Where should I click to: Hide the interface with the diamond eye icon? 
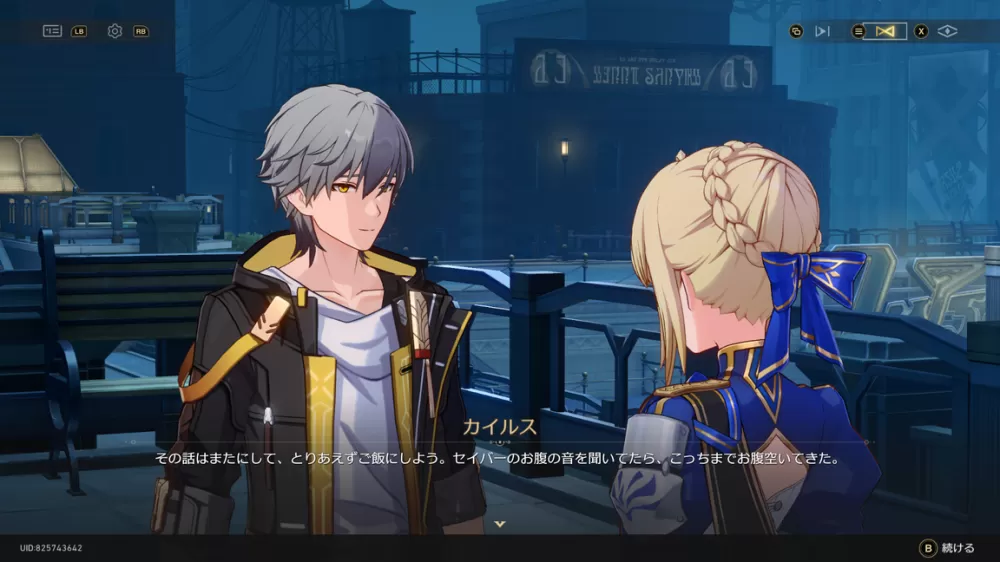947,31
